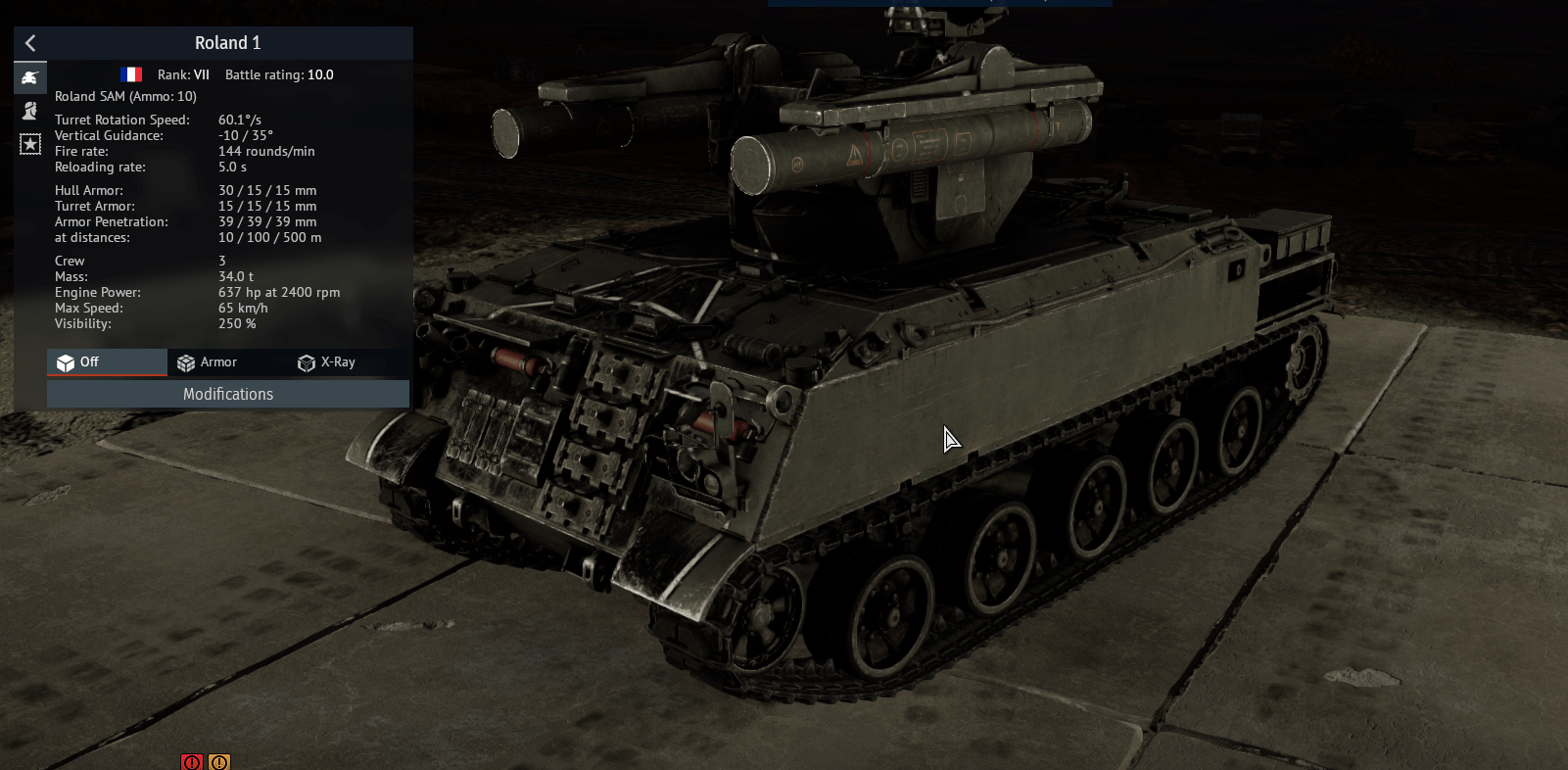Click the shield icon on the Off button
Image resolution: width=1568 pixels, height=770 pixels.
click(67, 362)
